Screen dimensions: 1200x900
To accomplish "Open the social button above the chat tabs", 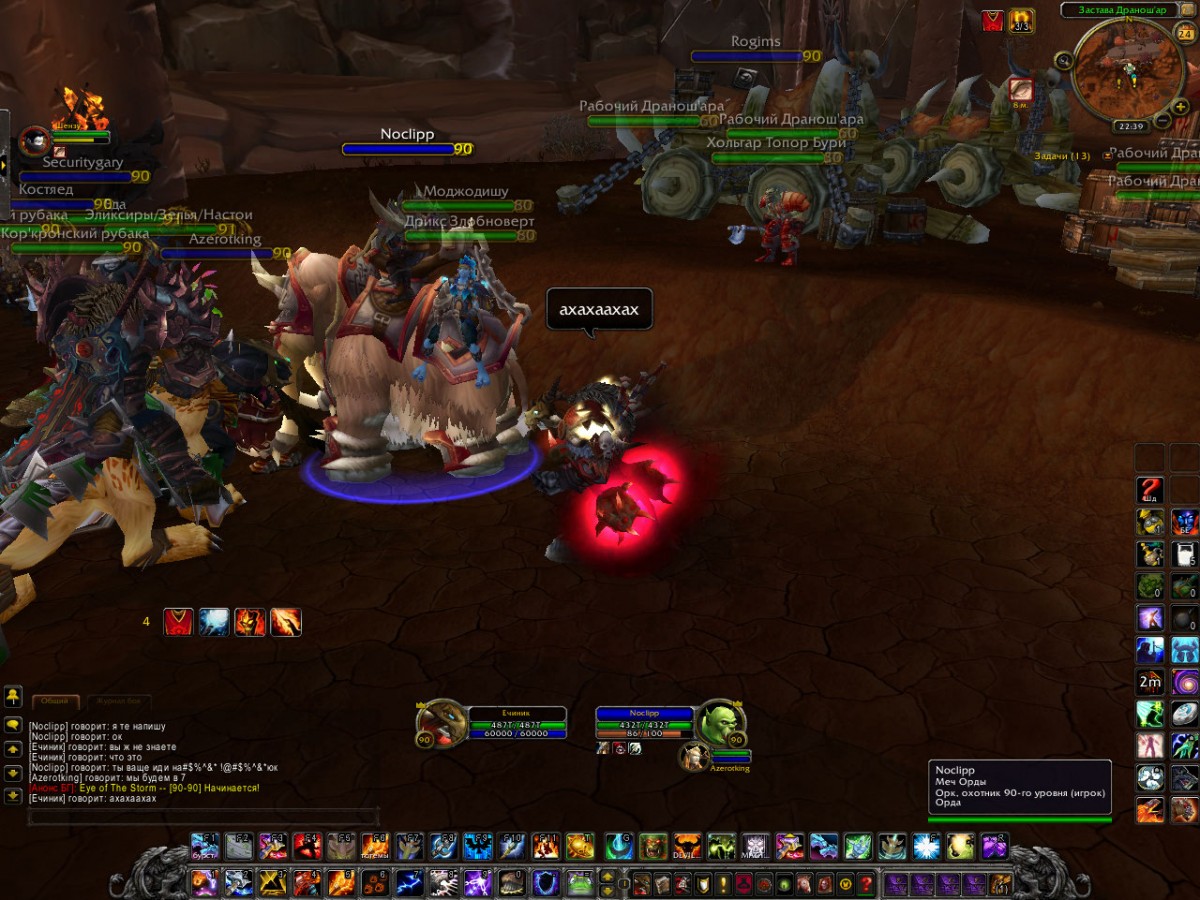I will pyautogui.click(x=13, y=694).
